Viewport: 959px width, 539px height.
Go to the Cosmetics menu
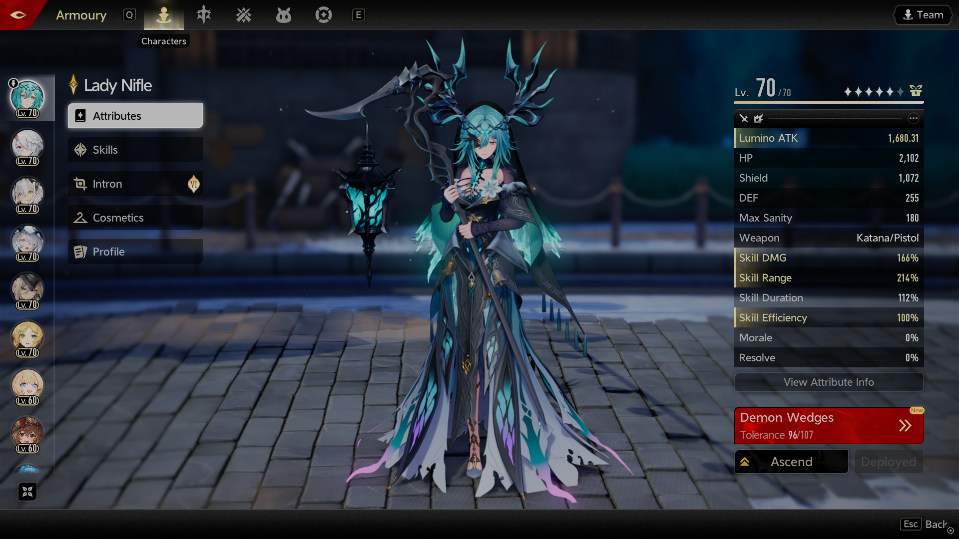click(135, 218)
